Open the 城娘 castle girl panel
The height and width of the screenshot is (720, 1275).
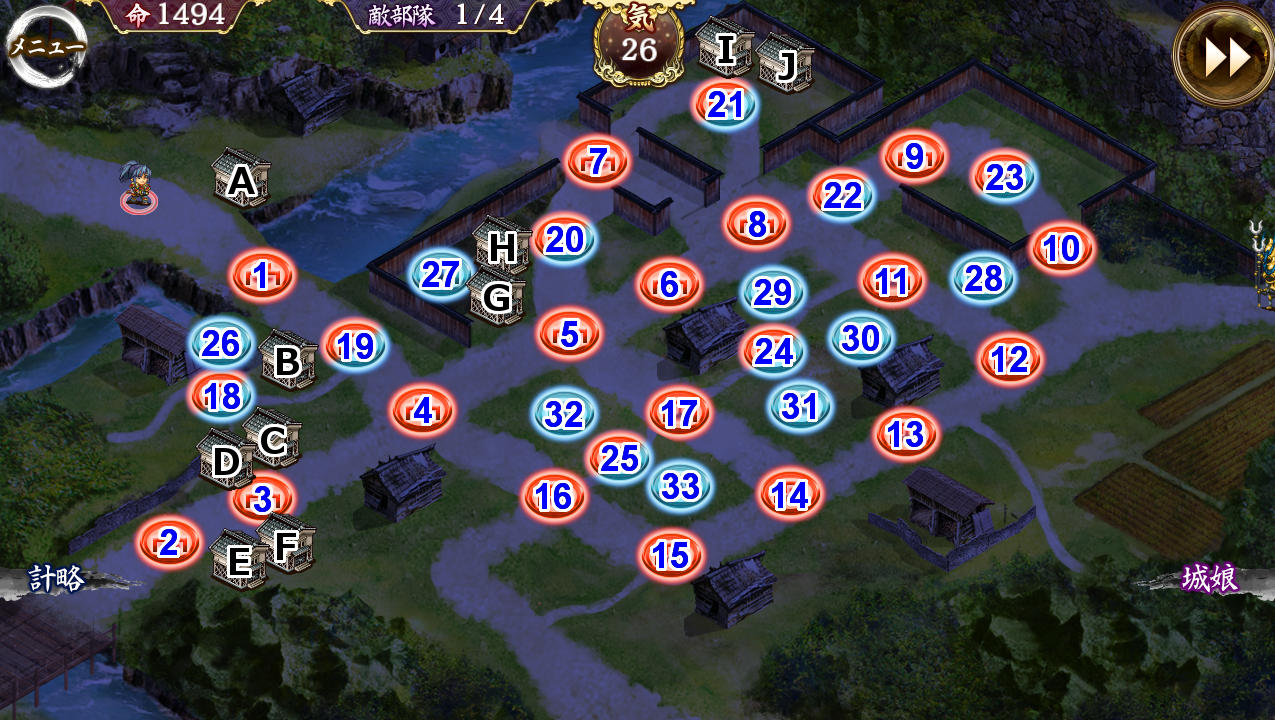tap(1209, 579)
